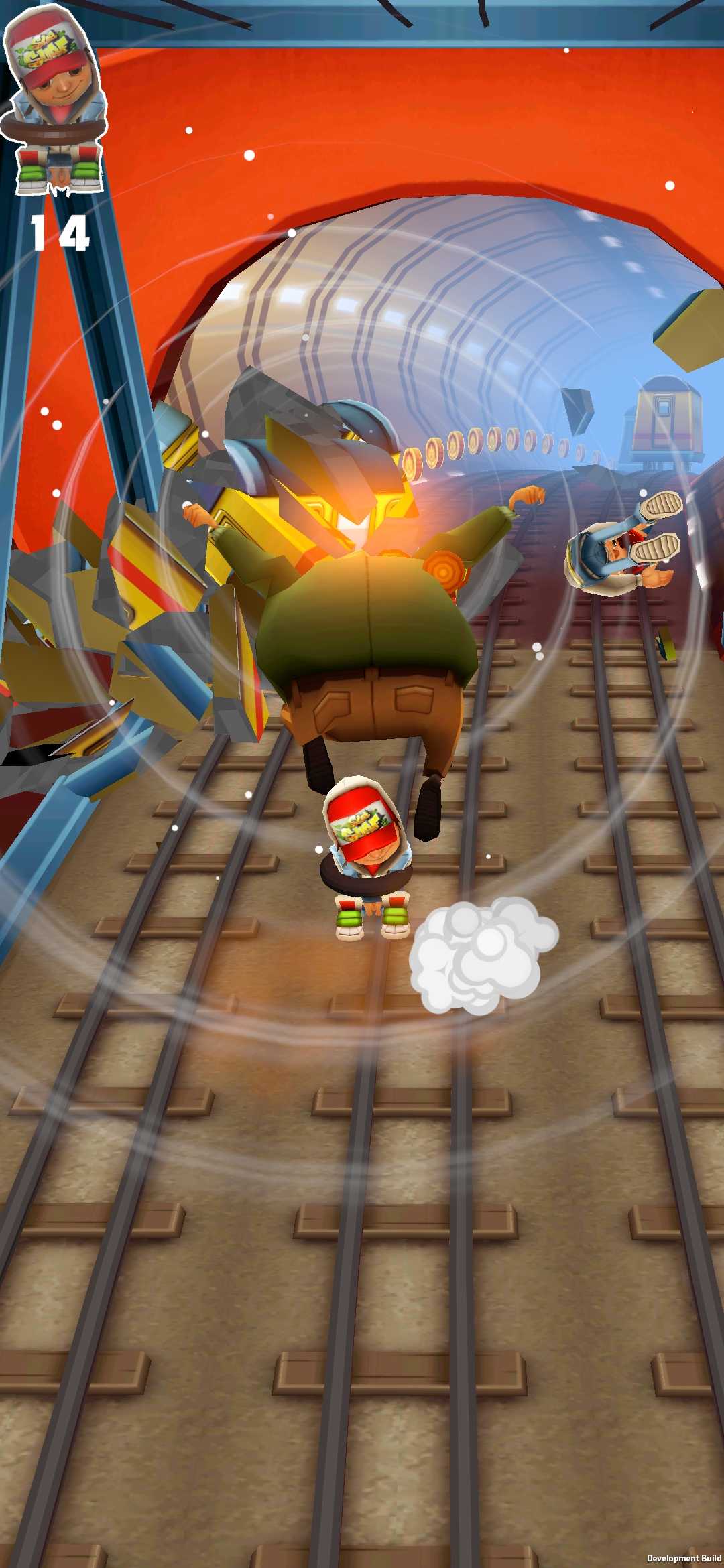Tap the hooded character portrait icon
The width and height of the screenshot is (724, 1568).
point(55,101)
